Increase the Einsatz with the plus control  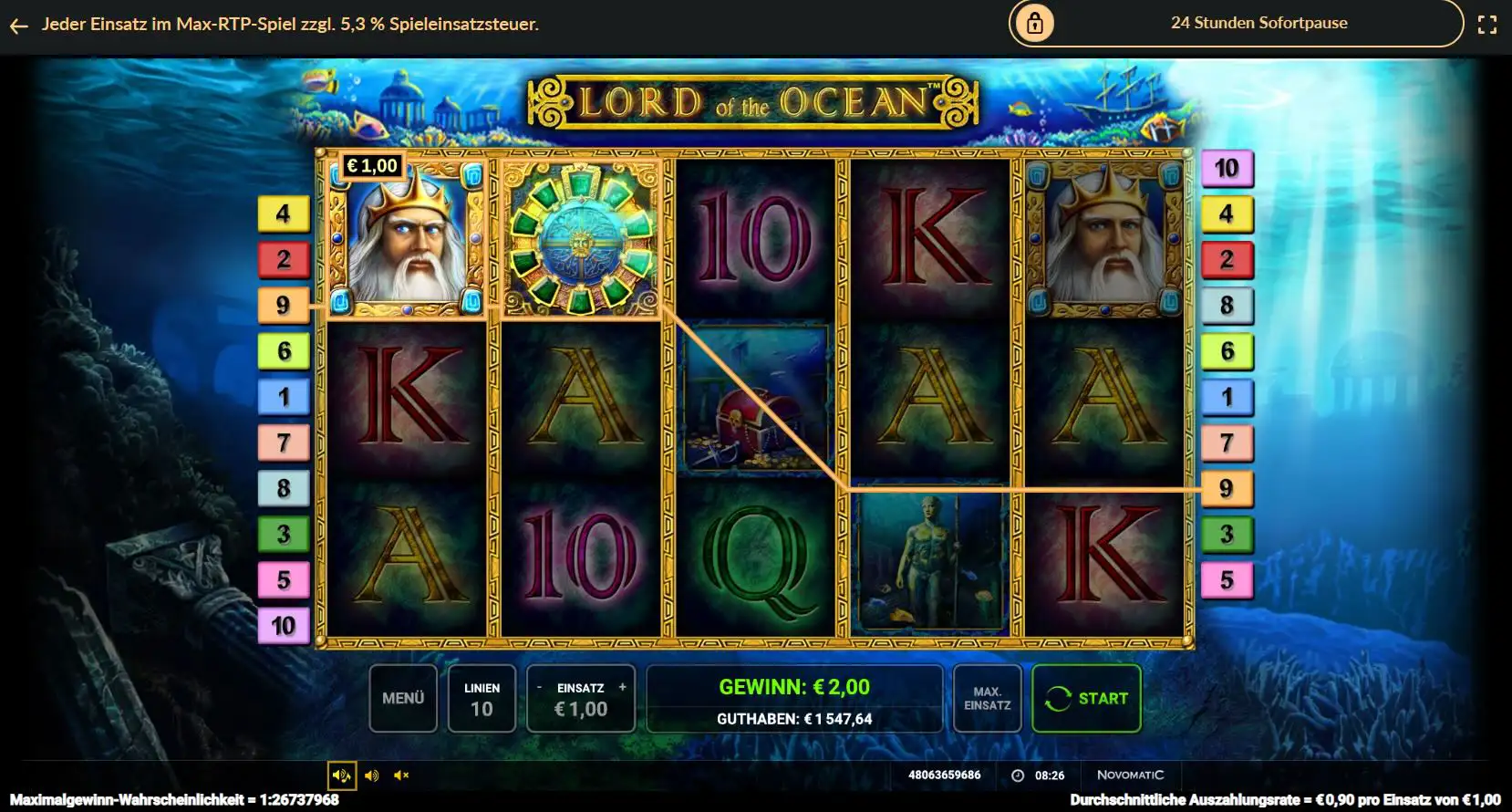point(623,687)
